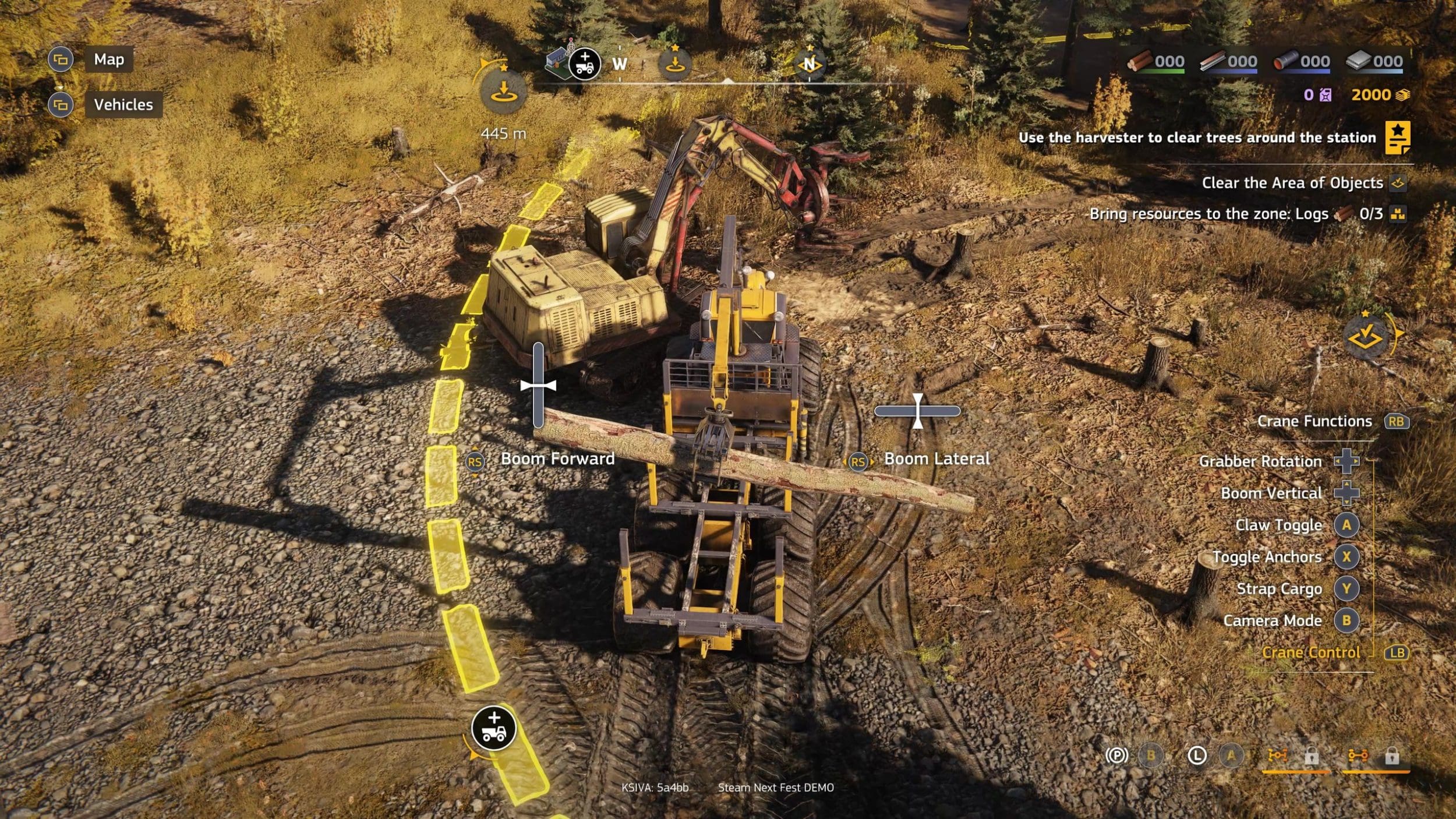Choose the Strap Cargo function
Viewport: 1456px width, 819px height.
[1279, 589]
